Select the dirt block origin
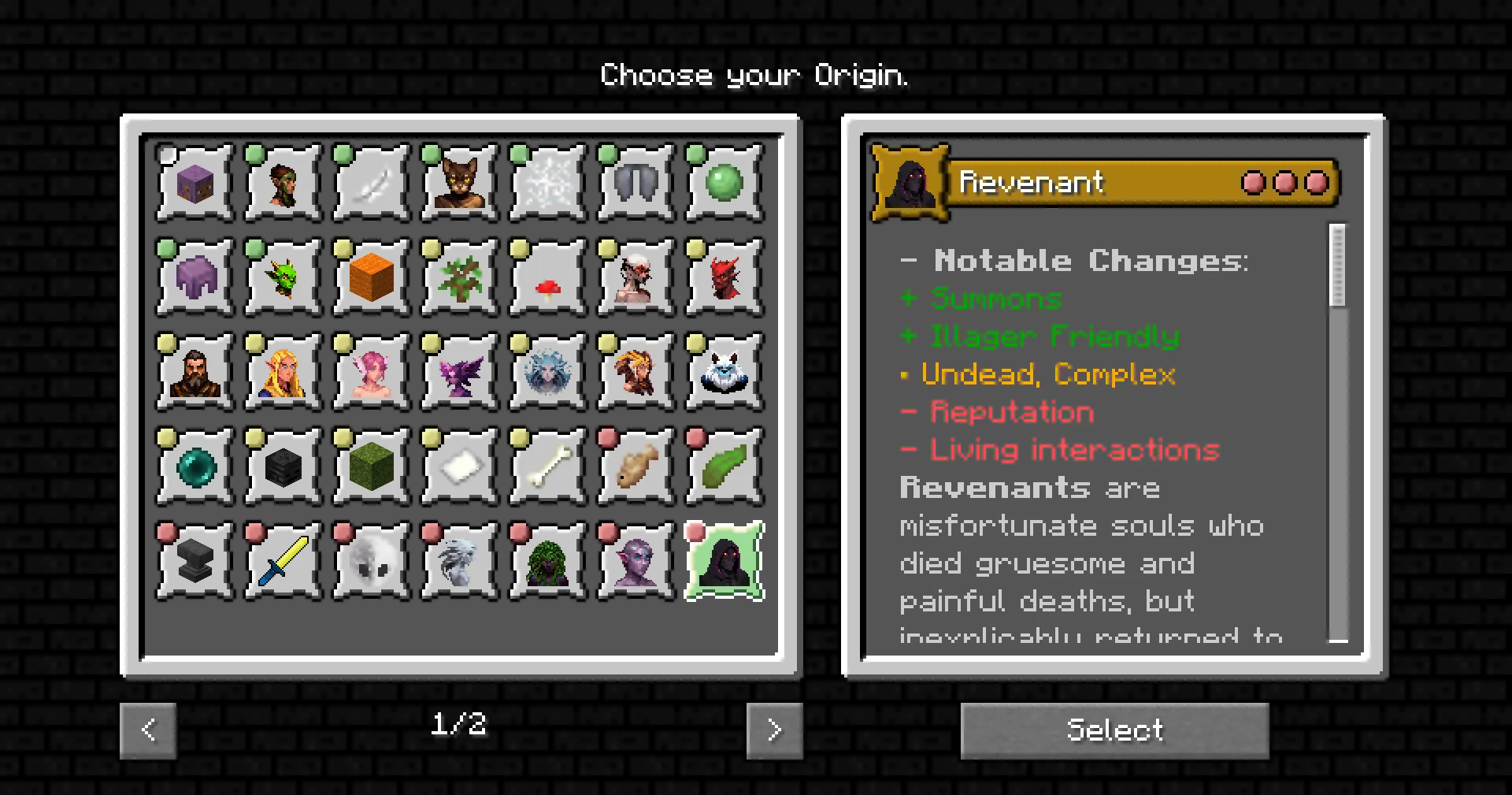This screenshot has width=1512, height=795. pos(370,277)
